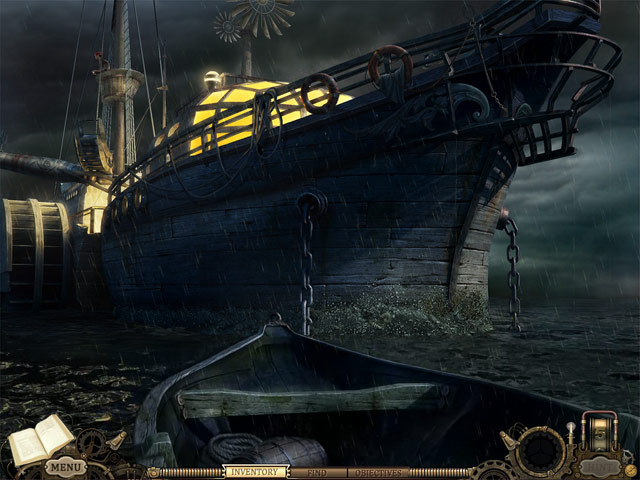Show the Objectives tab
Viewport: 640px width, 480px height.
click(377, 471)
